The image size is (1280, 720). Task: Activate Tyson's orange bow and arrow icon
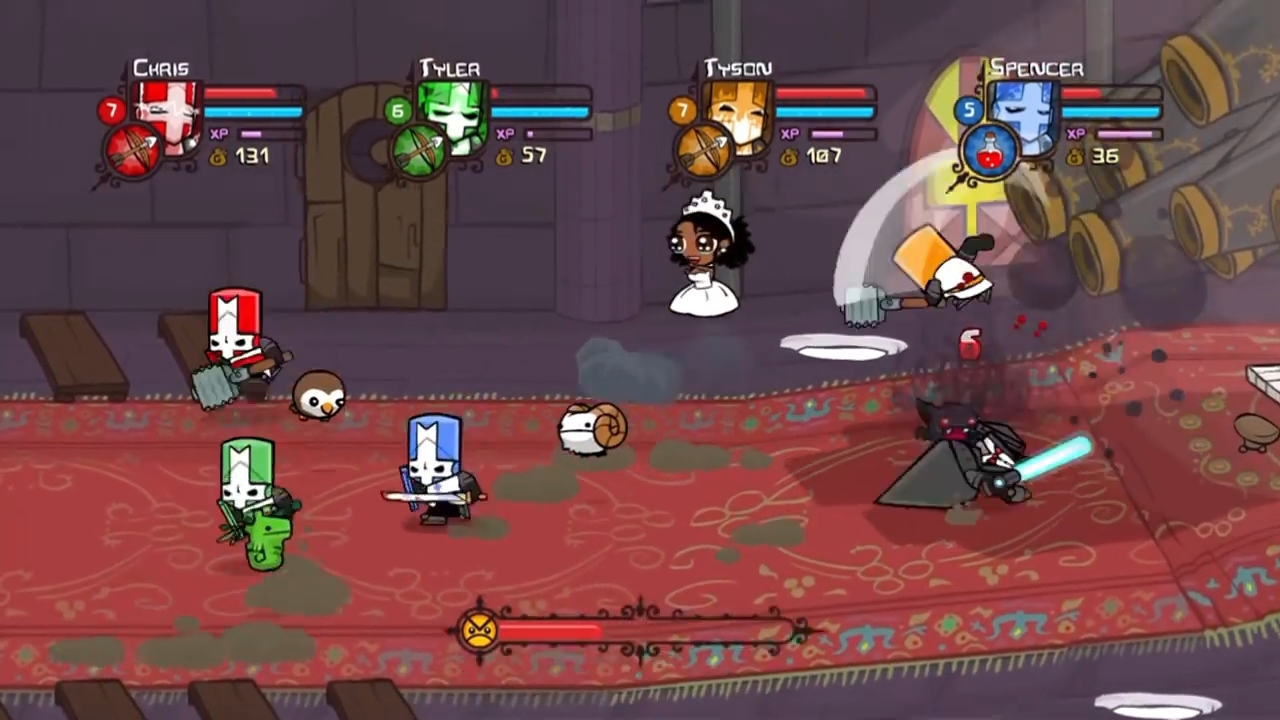[704, 152]
